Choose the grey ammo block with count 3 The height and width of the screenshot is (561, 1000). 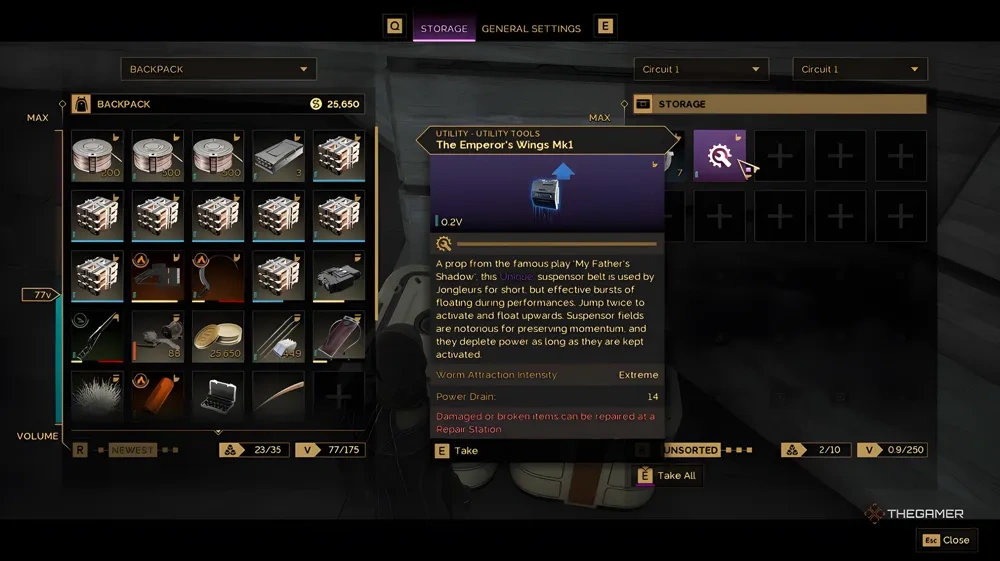click(278, 155)
